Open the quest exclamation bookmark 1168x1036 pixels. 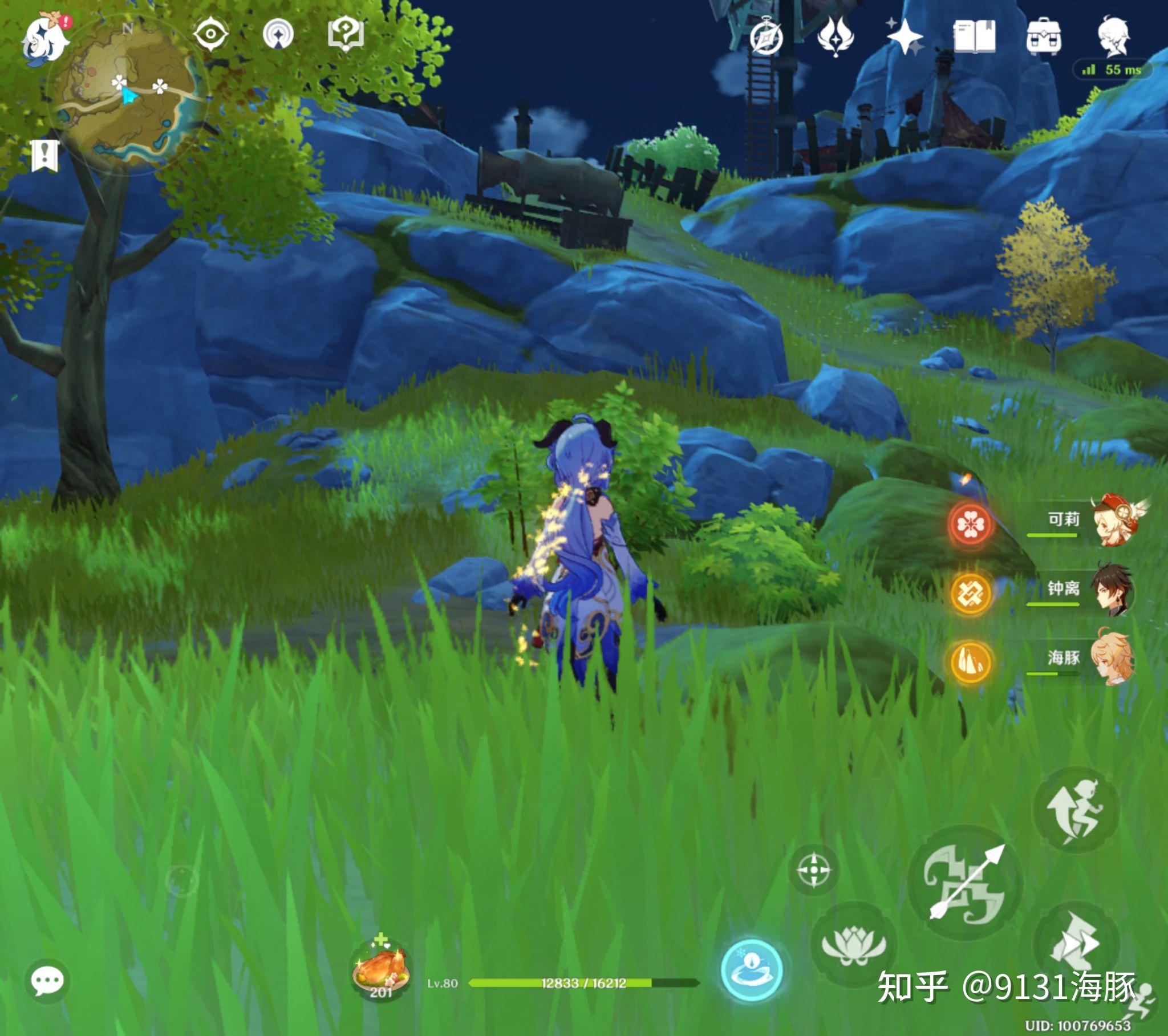point(45,156)
